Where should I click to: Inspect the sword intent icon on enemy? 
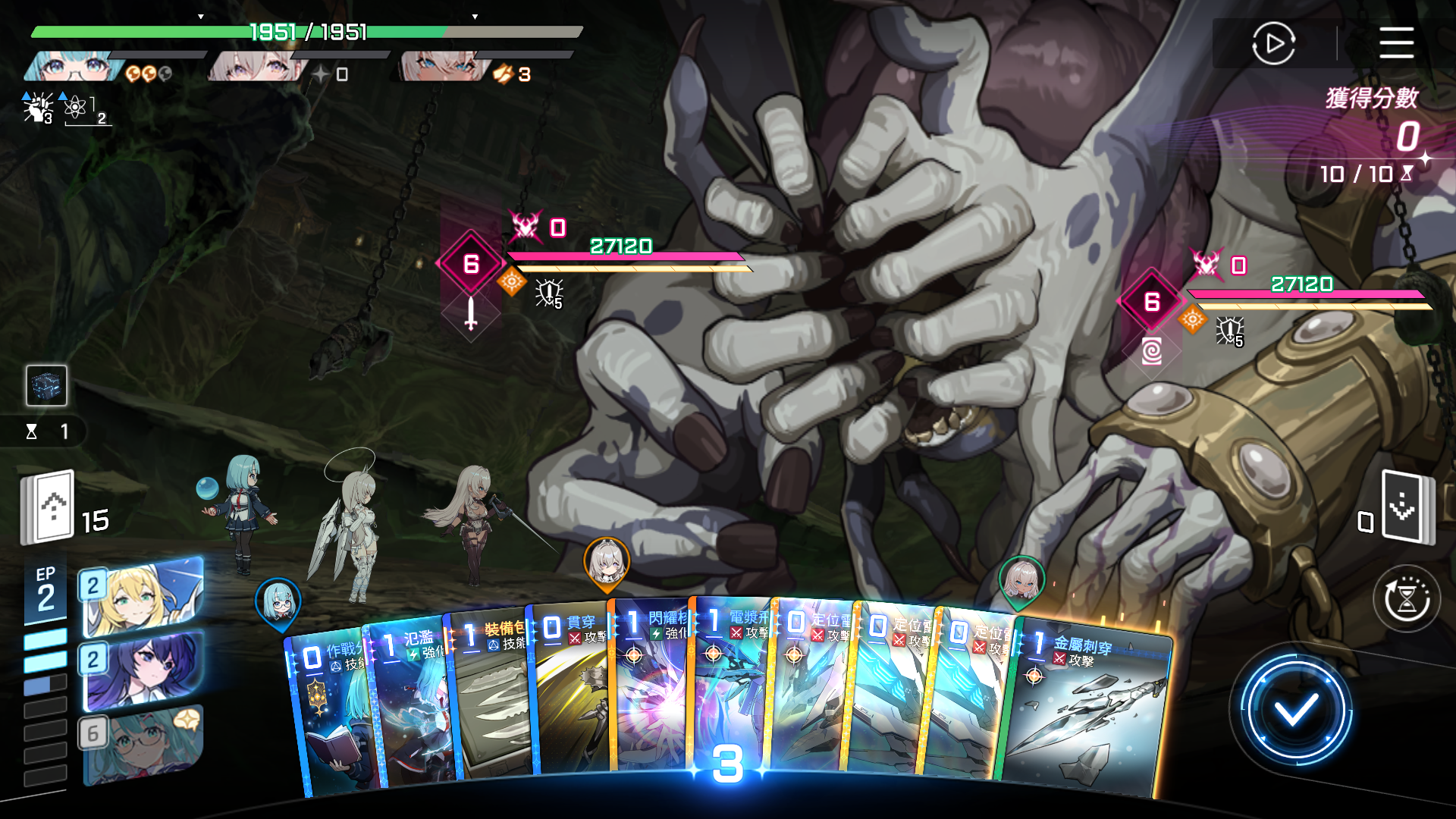471,313
